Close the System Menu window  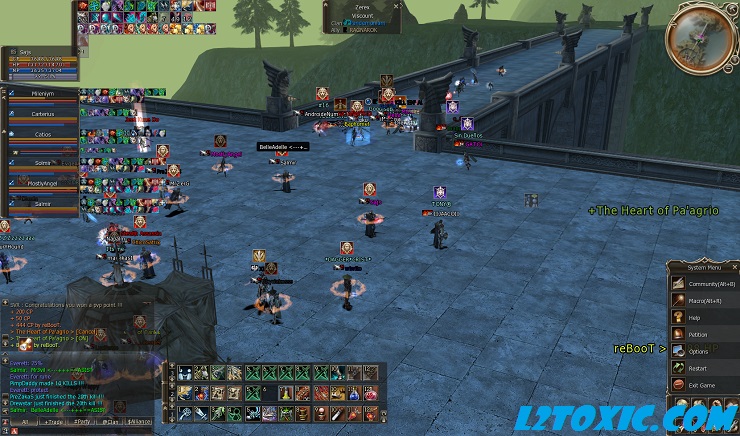734,266
